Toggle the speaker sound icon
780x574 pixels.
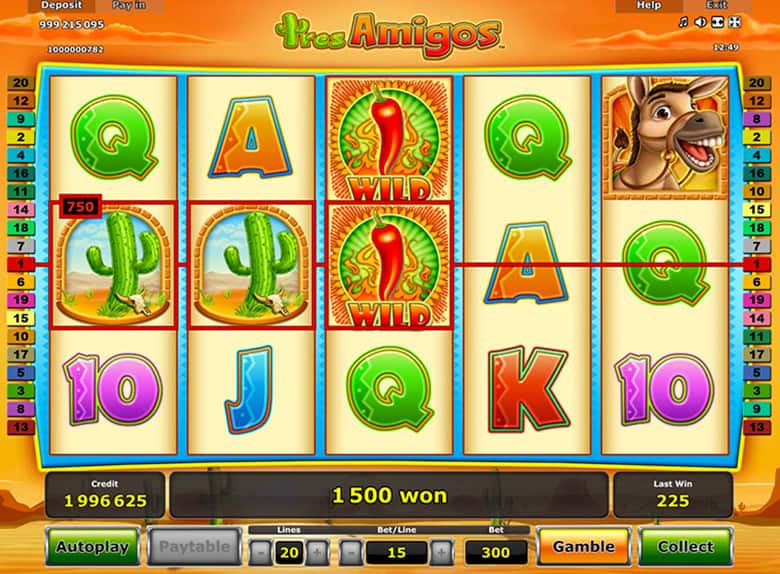[x=700, y=22]
